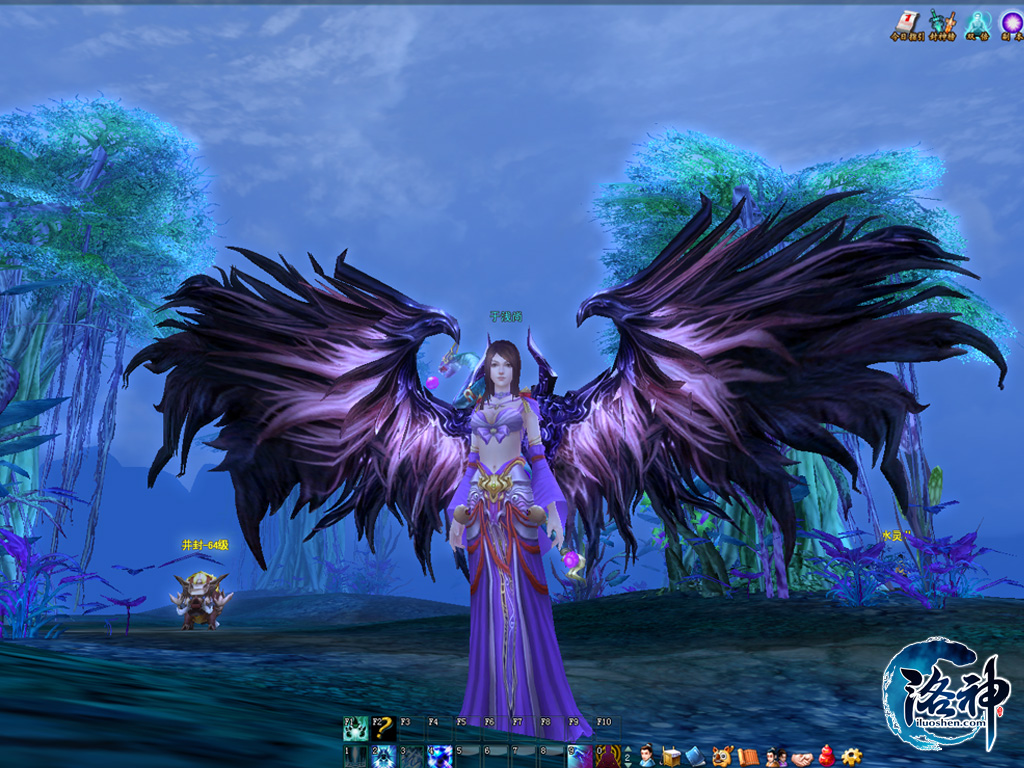Open the orange dog pet icon
This screenshot has height=768, width=1024.
(x=722, y=757)
